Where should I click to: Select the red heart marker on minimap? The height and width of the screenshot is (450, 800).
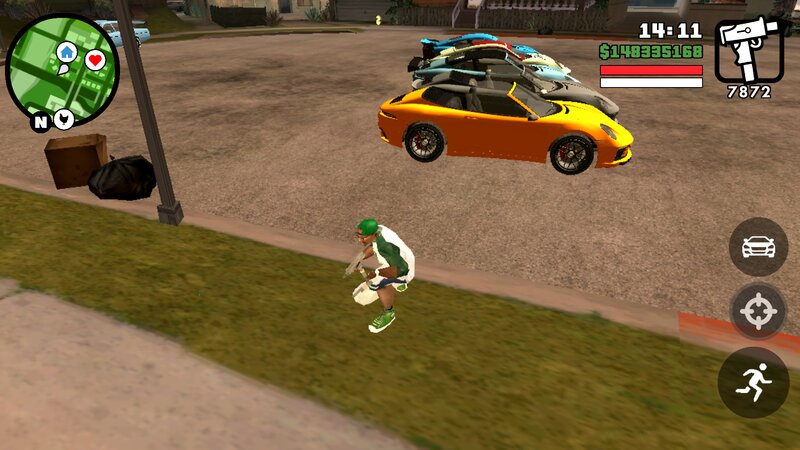(95, 61)
